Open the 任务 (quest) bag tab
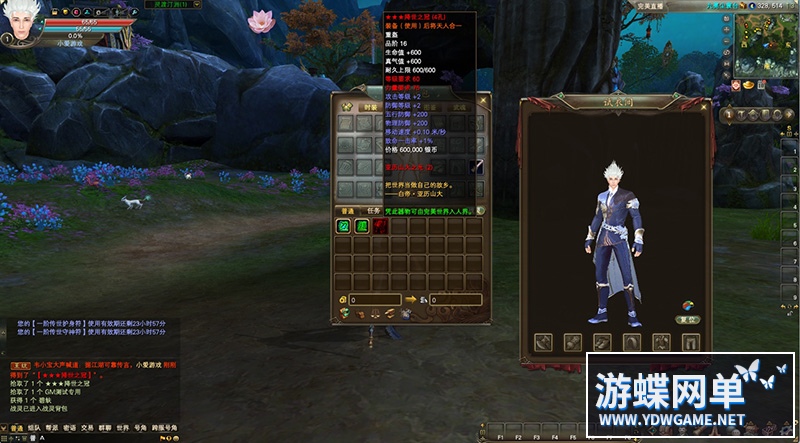 tap(374, 211)
